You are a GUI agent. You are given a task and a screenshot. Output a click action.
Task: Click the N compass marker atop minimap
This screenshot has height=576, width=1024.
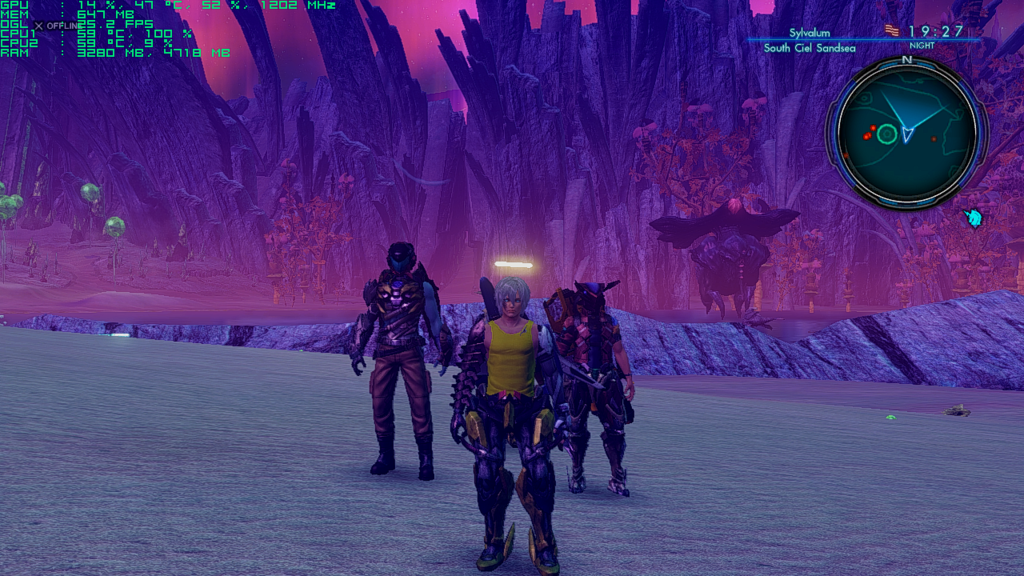[x=907, y=60]
